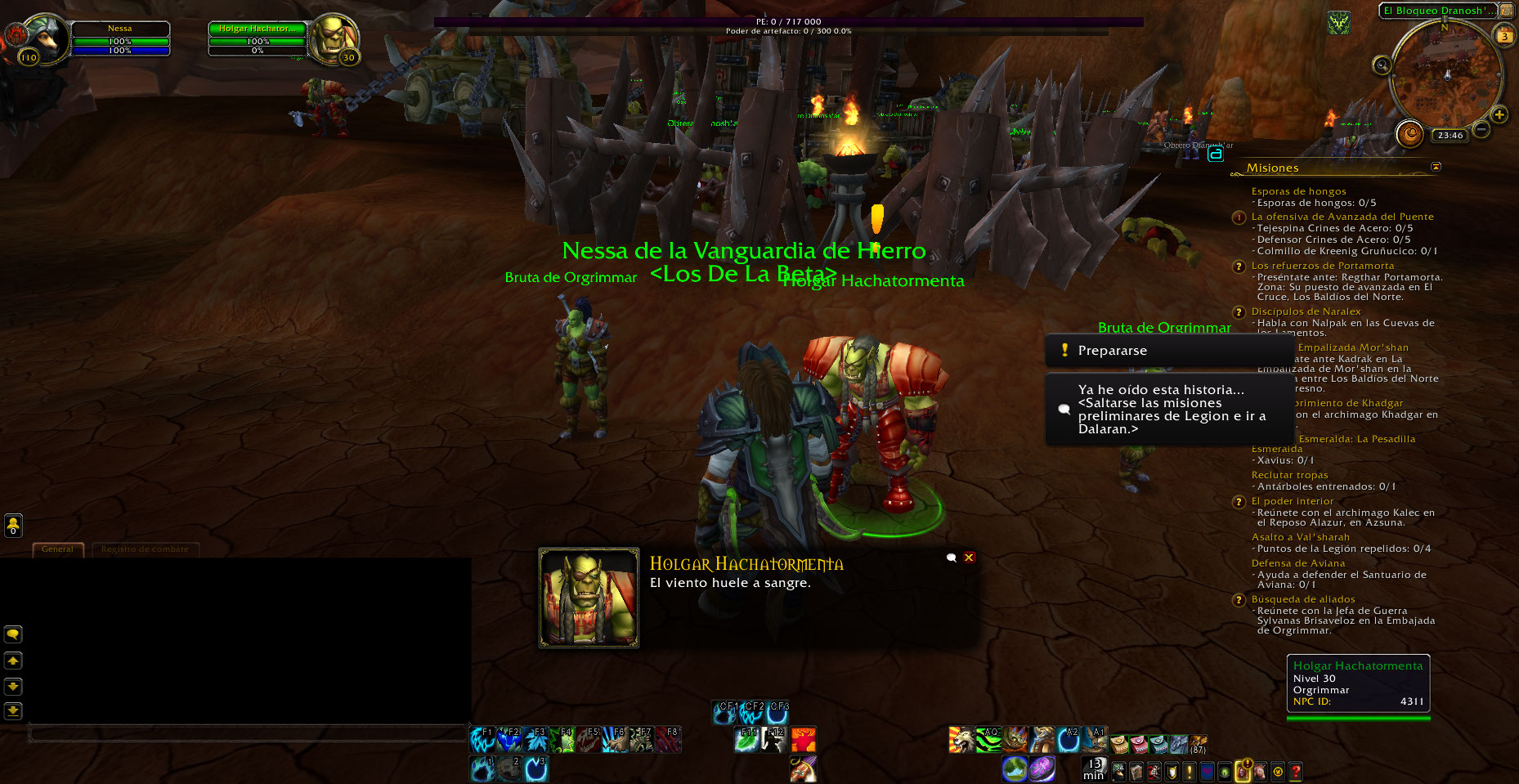Image resolution: width=1519 pixels, height=784 pixels.
Task: Collapse the Misiones objective tracker
Action: coord(1436,167)
